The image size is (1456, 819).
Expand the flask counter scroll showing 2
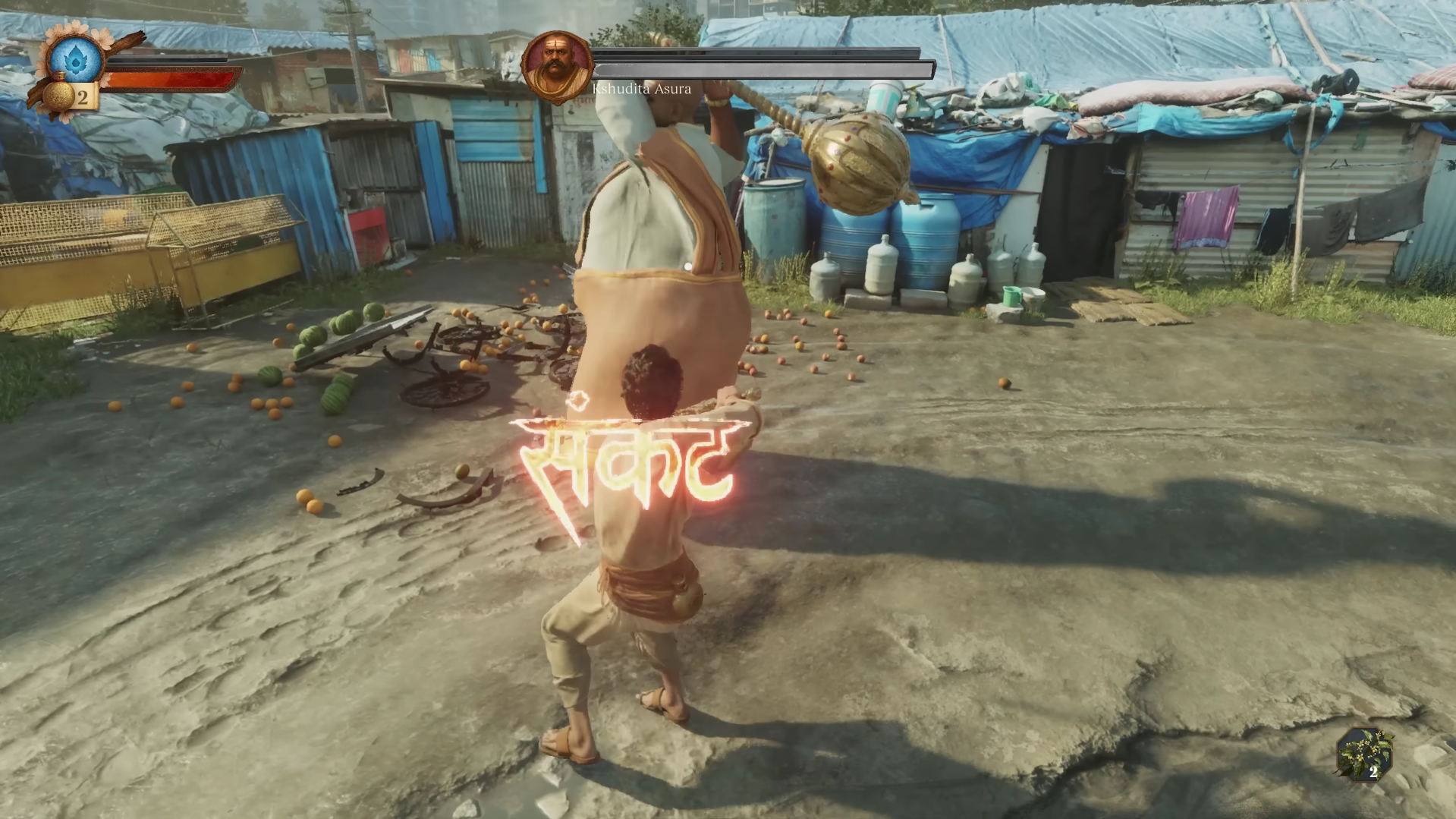tap(83, 96)
